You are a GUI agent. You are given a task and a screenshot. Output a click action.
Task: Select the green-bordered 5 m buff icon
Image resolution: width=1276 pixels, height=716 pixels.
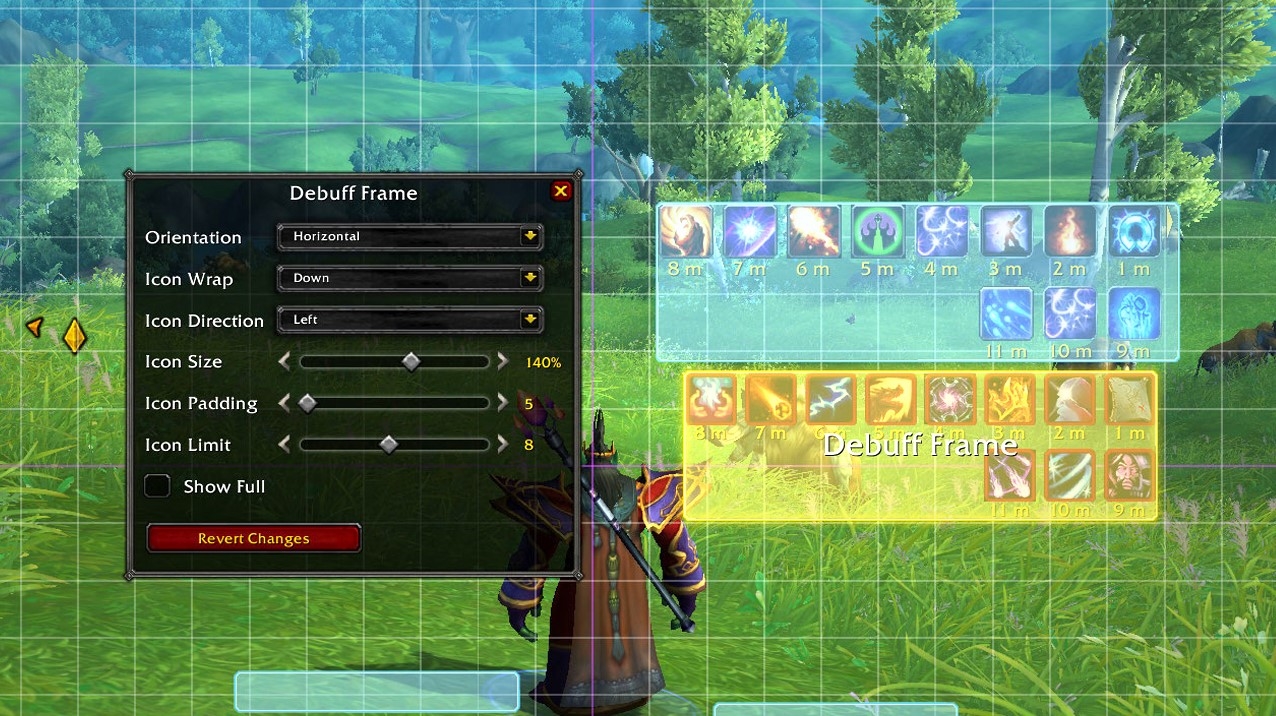click(x=877, y=232)
